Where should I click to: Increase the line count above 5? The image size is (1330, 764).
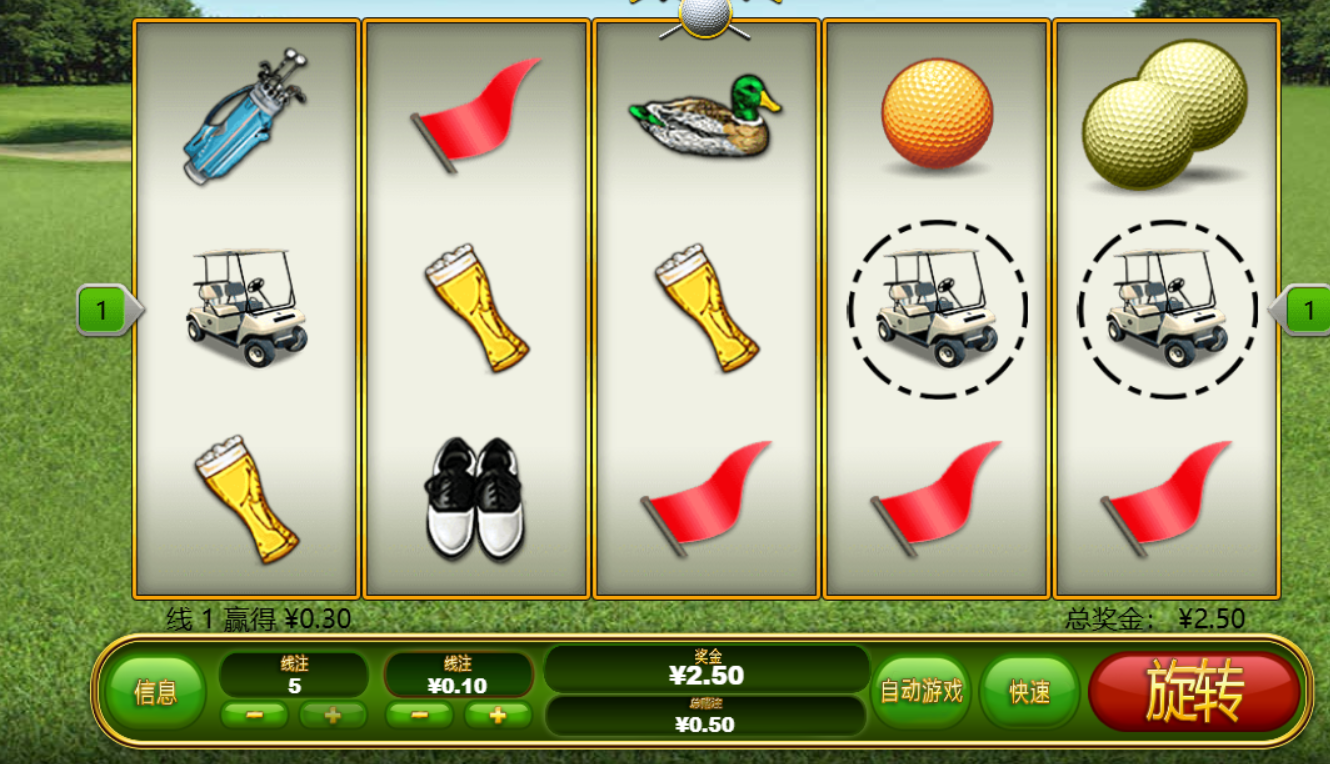point(333,715)
